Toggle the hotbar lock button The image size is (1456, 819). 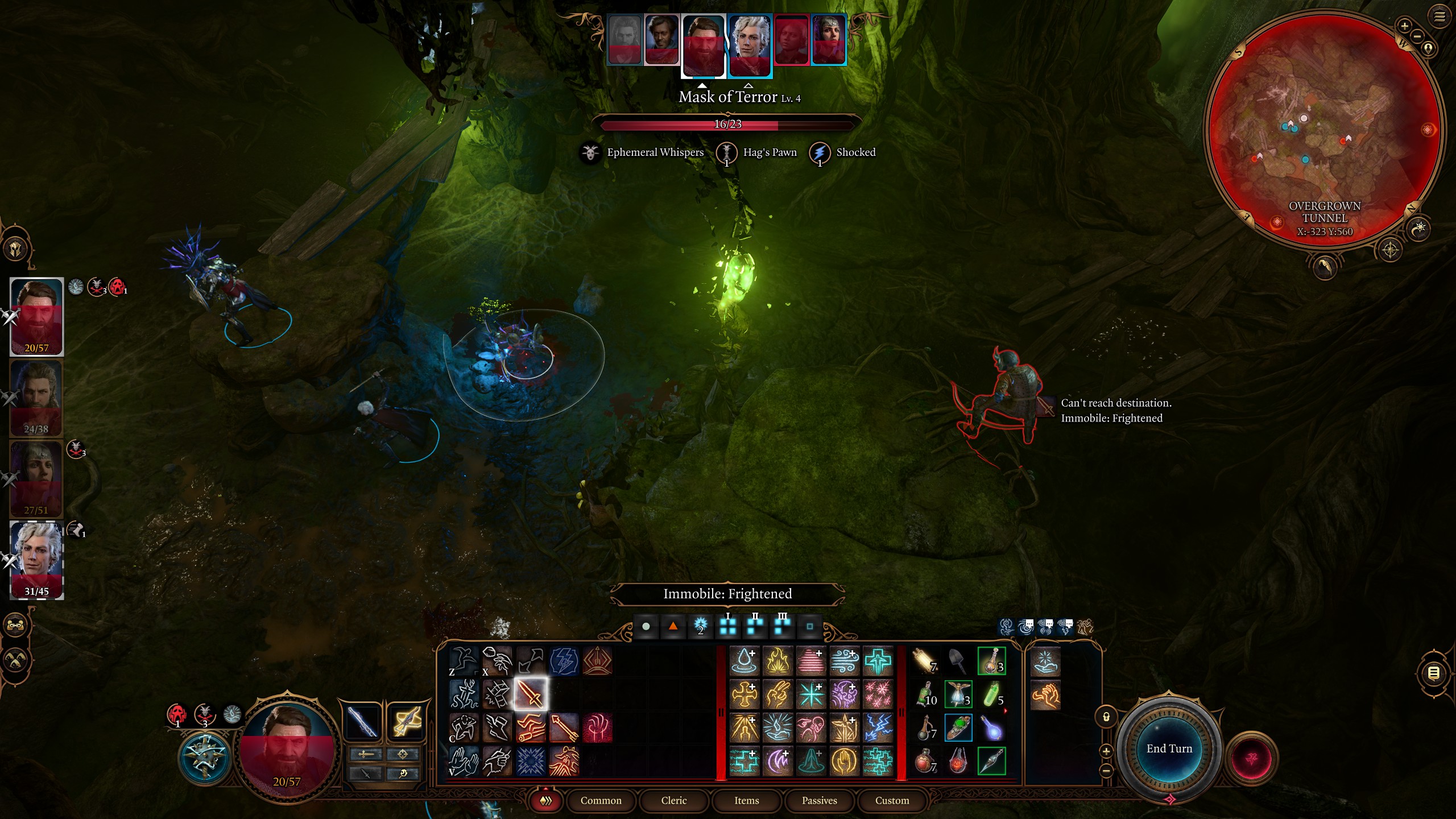tap(1106, 717)
